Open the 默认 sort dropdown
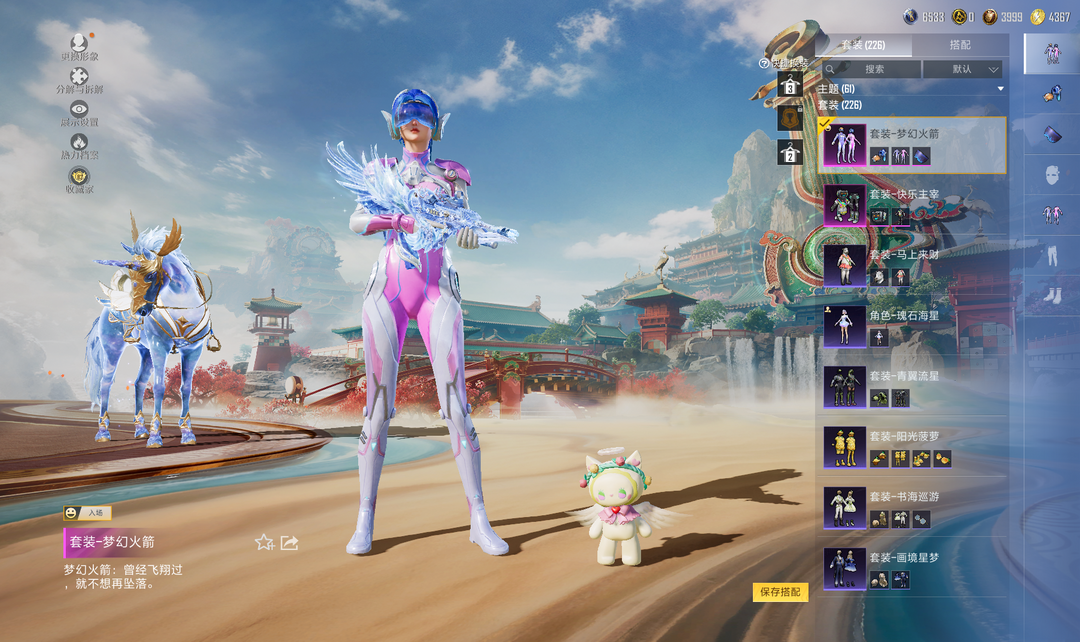This screenshot has width=1080, height=642. pyautogui.click(x=962, y=69)
